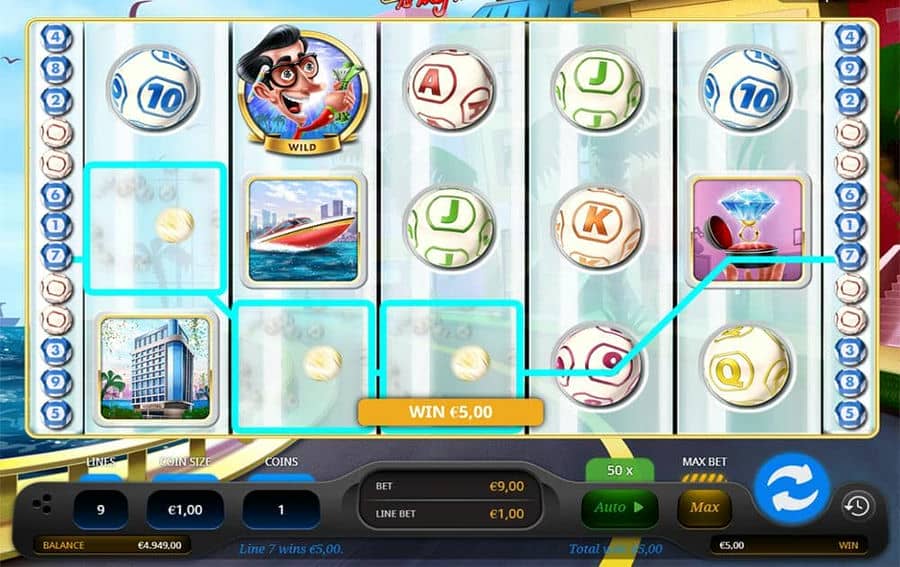Viewport: 900px width, 567px height.
Task: Start autoplay with the Auto button
Action: pos(619,508)
